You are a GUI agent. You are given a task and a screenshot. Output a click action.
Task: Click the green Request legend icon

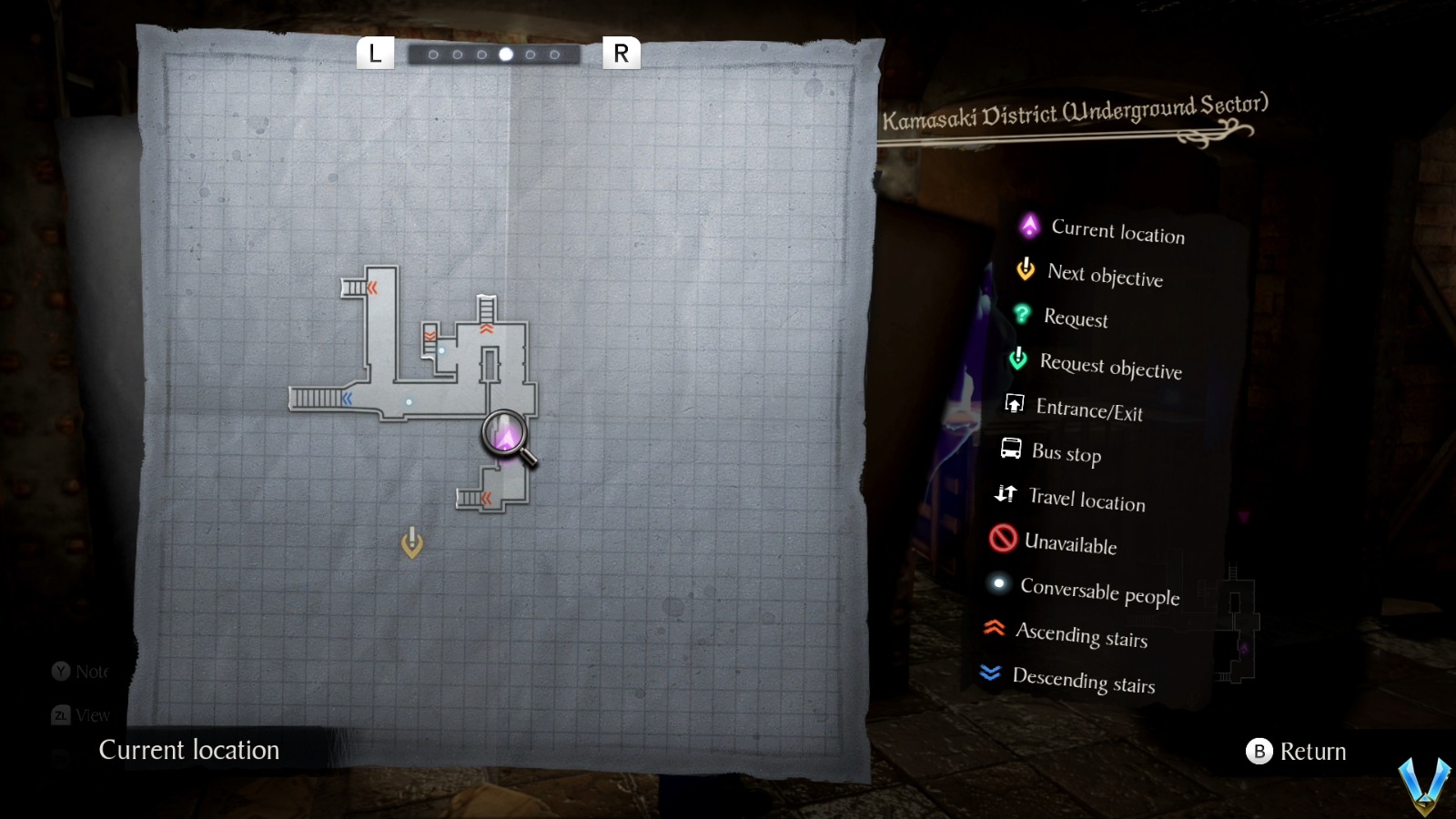point(1021,314)
